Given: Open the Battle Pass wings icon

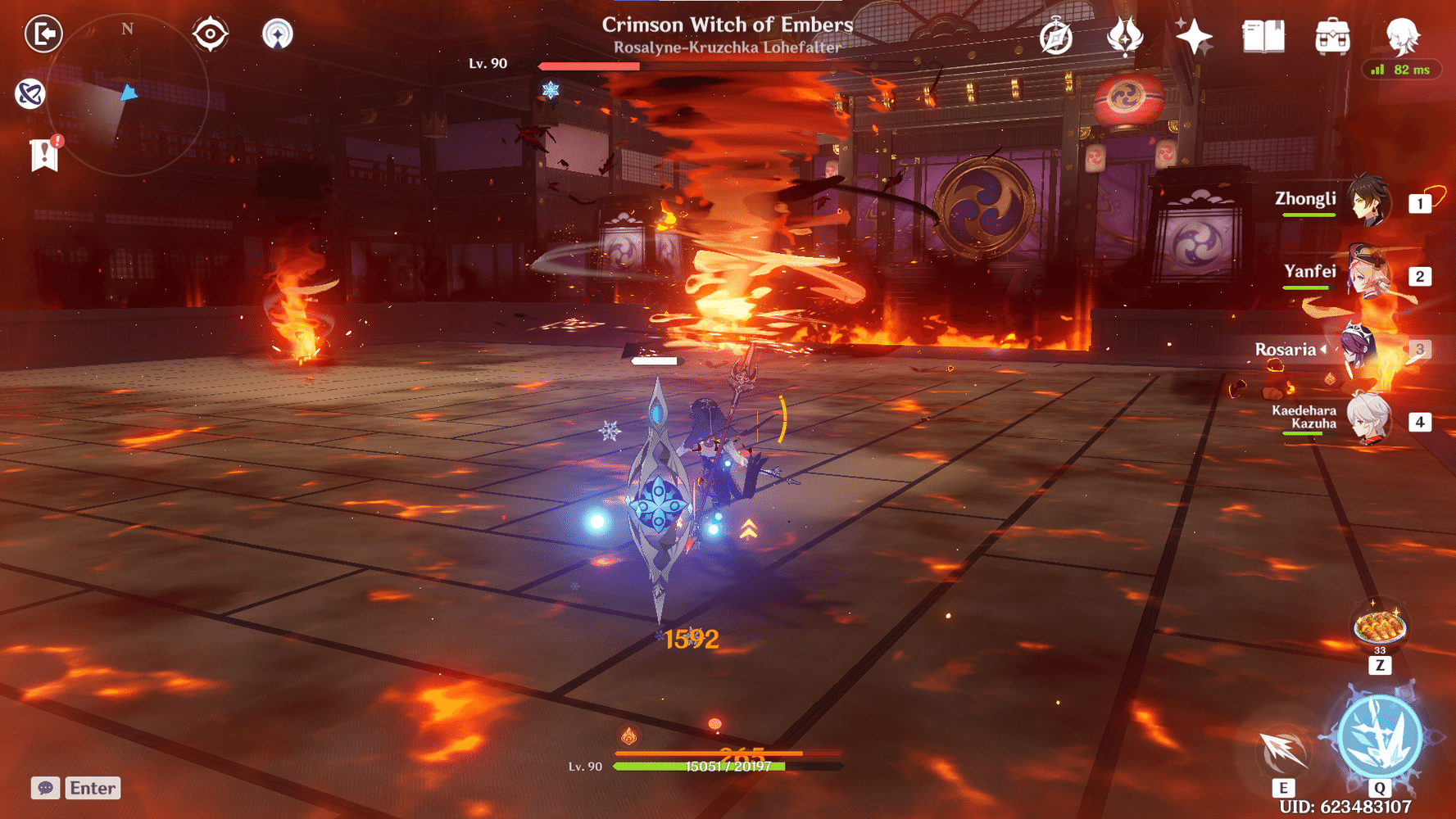Looking at the screenshot, I should click(1126, 36).
